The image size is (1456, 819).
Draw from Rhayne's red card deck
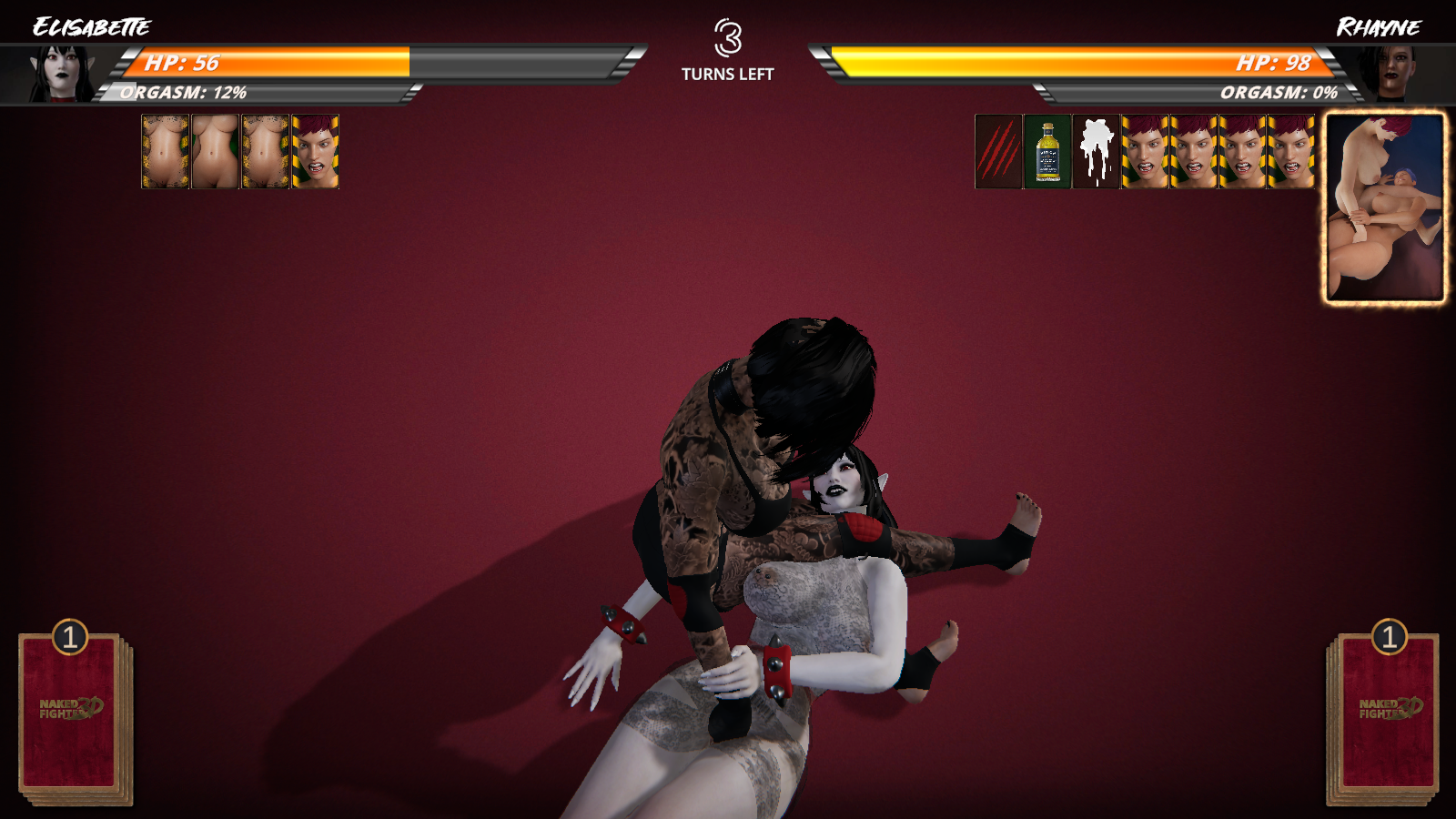[x=1385, y=714]
